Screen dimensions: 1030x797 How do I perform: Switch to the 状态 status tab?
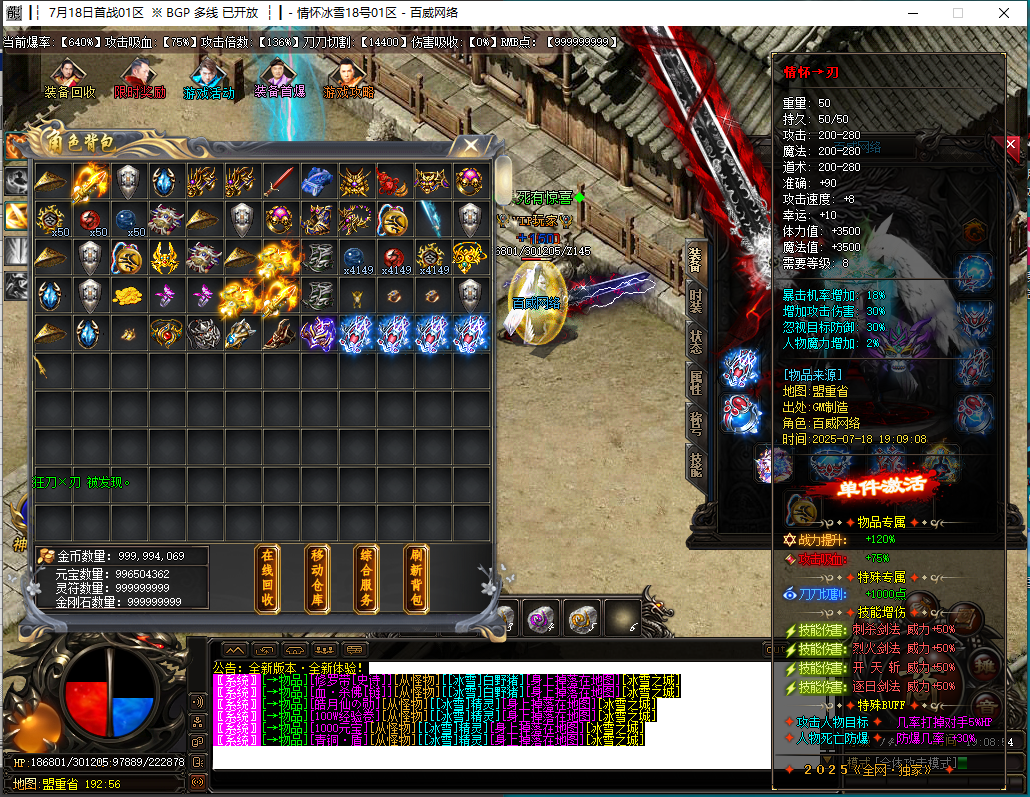click(696, 341)
